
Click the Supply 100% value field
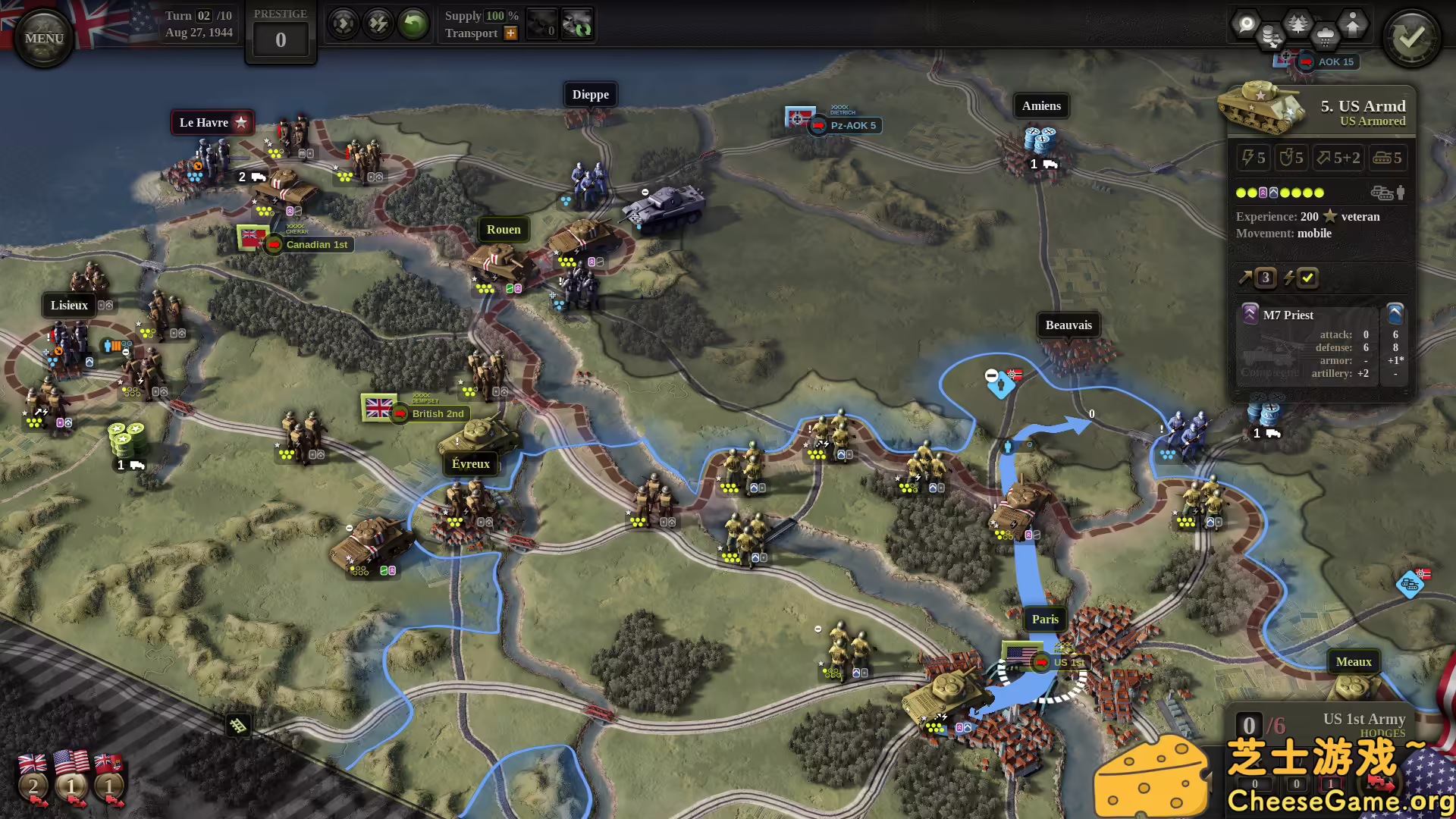click(497, 15)
